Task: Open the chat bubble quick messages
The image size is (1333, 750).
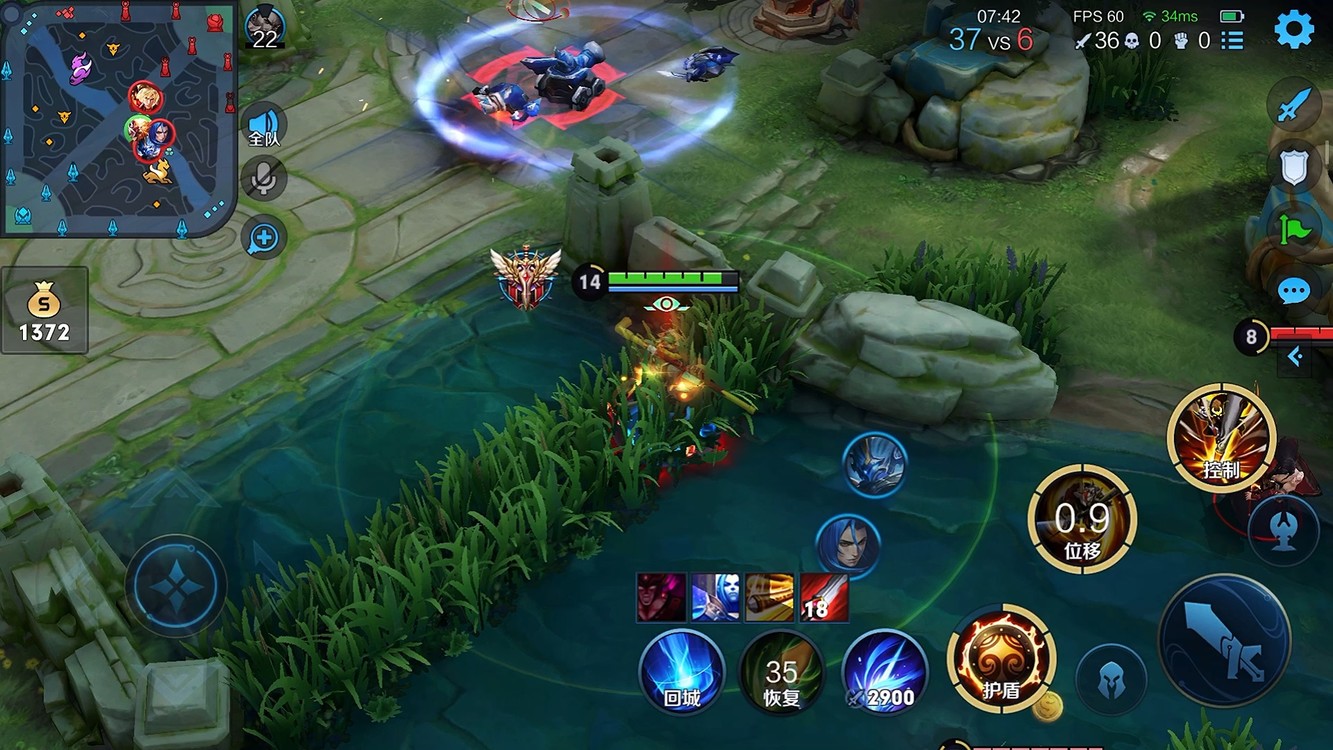Action: click(1294, 291)
